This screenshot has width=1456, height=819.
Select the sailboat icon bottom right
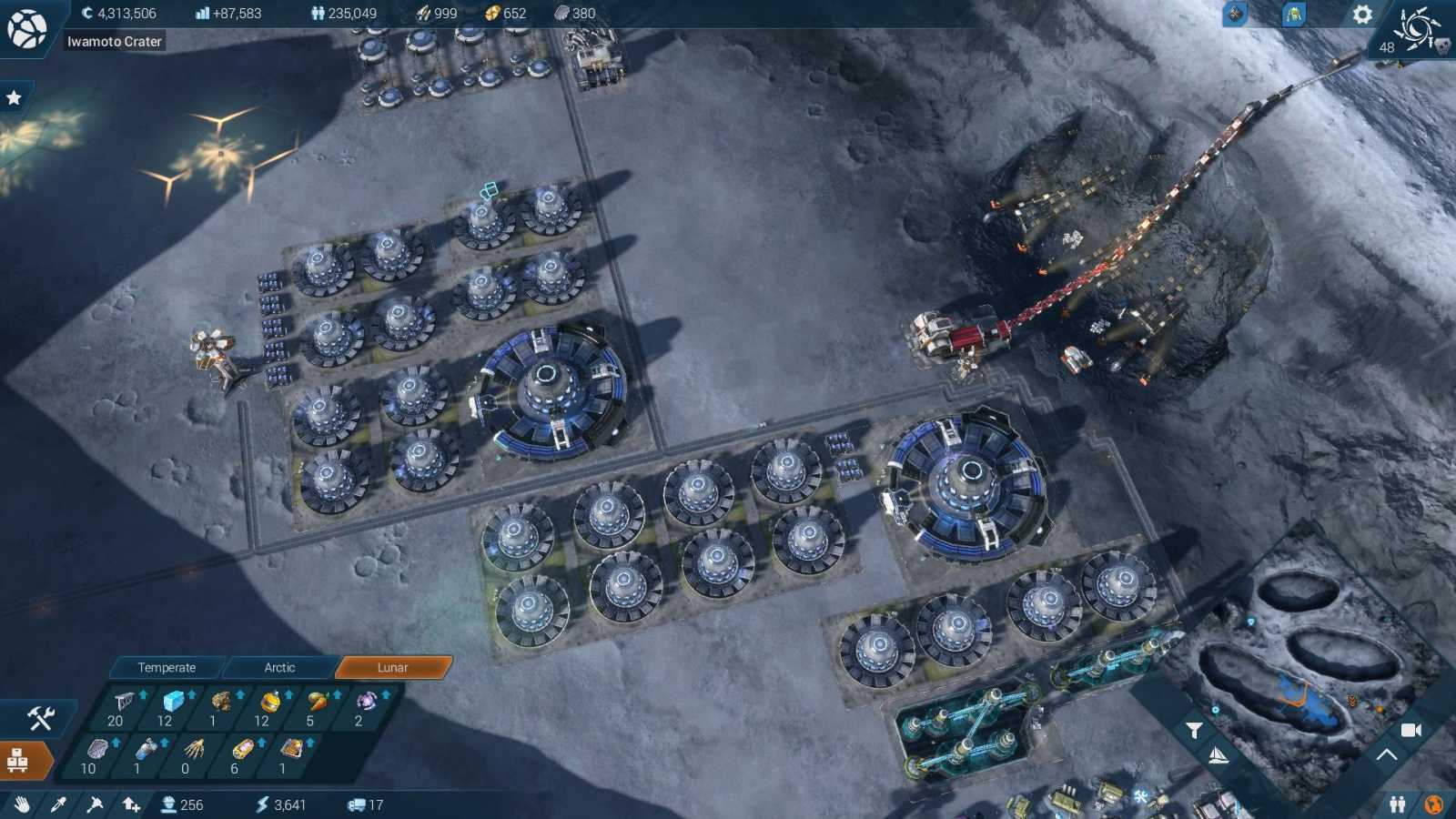click(1218, 753)
